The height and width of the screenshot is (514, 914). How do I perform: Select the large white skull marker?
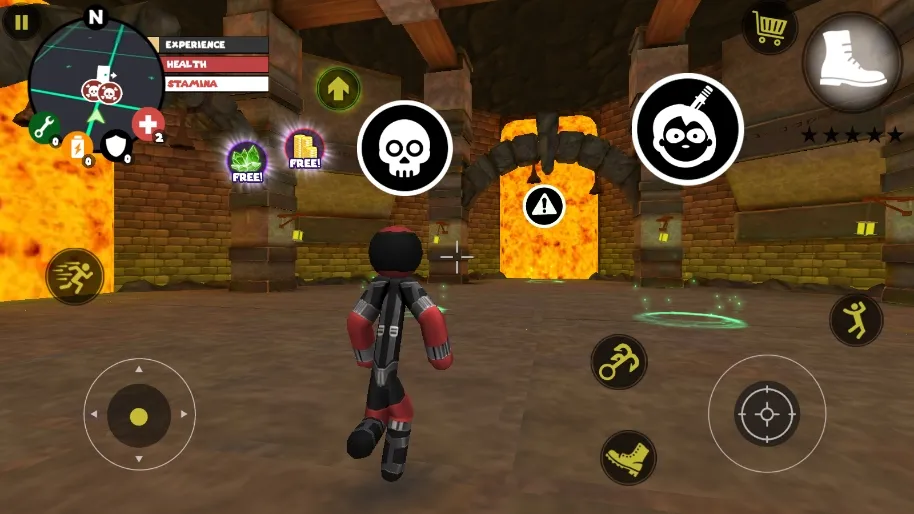[x=405, y=148]
